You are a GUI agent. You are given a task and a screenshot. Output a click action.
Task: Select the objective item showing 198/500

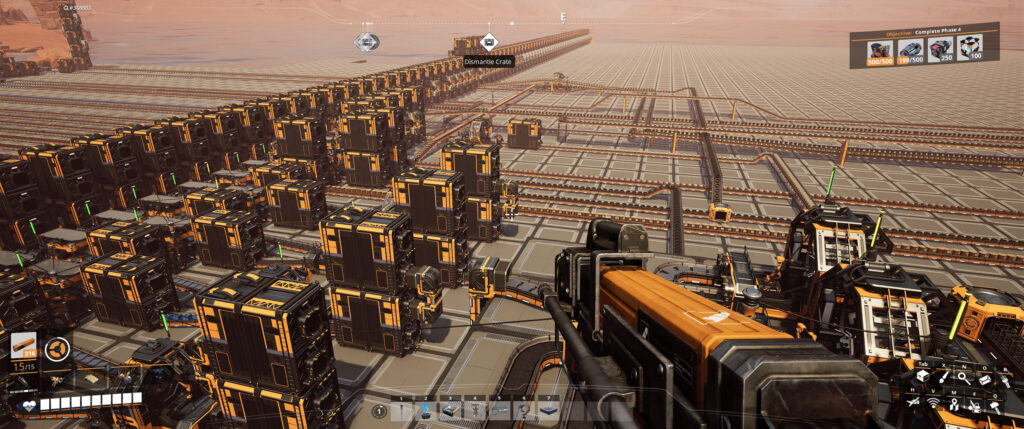pyautogui.click(x=910, y=50)
